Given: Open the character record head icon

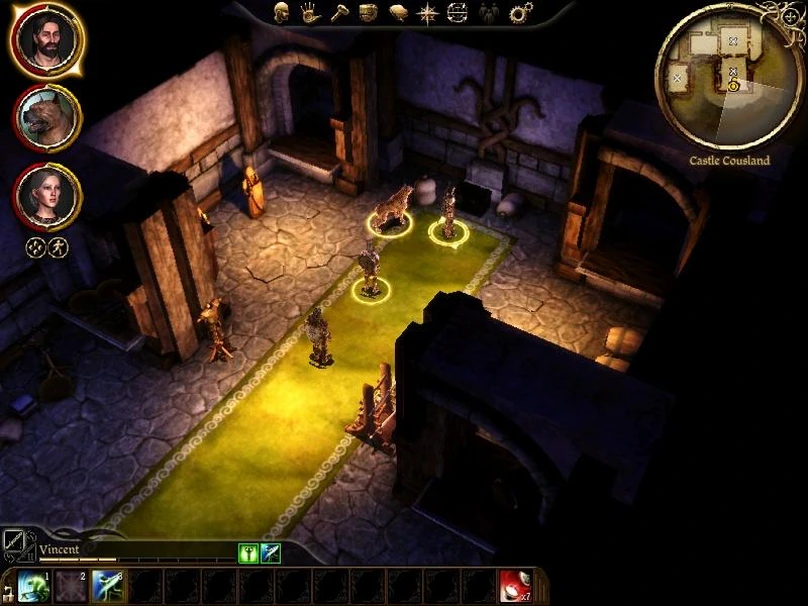Looking at the screenshot, I should pos(281,13).
